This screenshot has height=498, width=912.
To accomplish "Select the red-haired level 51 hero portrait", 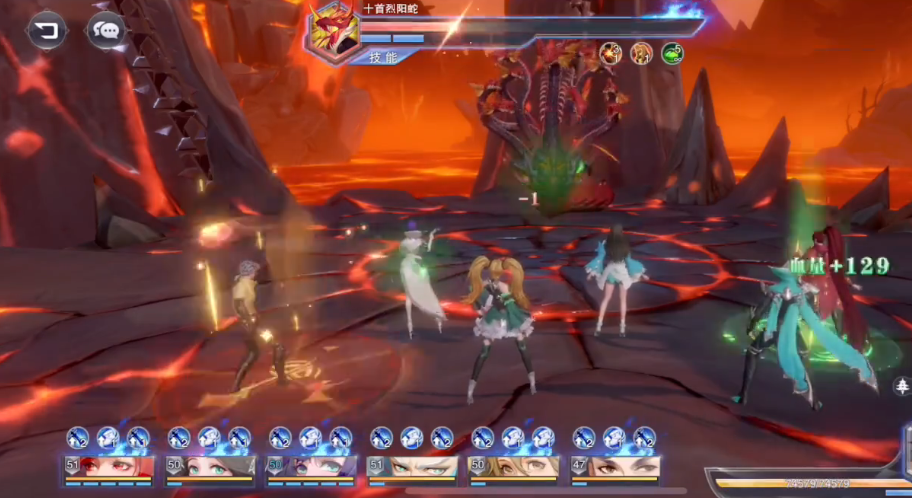I will [x=108, y=467].
